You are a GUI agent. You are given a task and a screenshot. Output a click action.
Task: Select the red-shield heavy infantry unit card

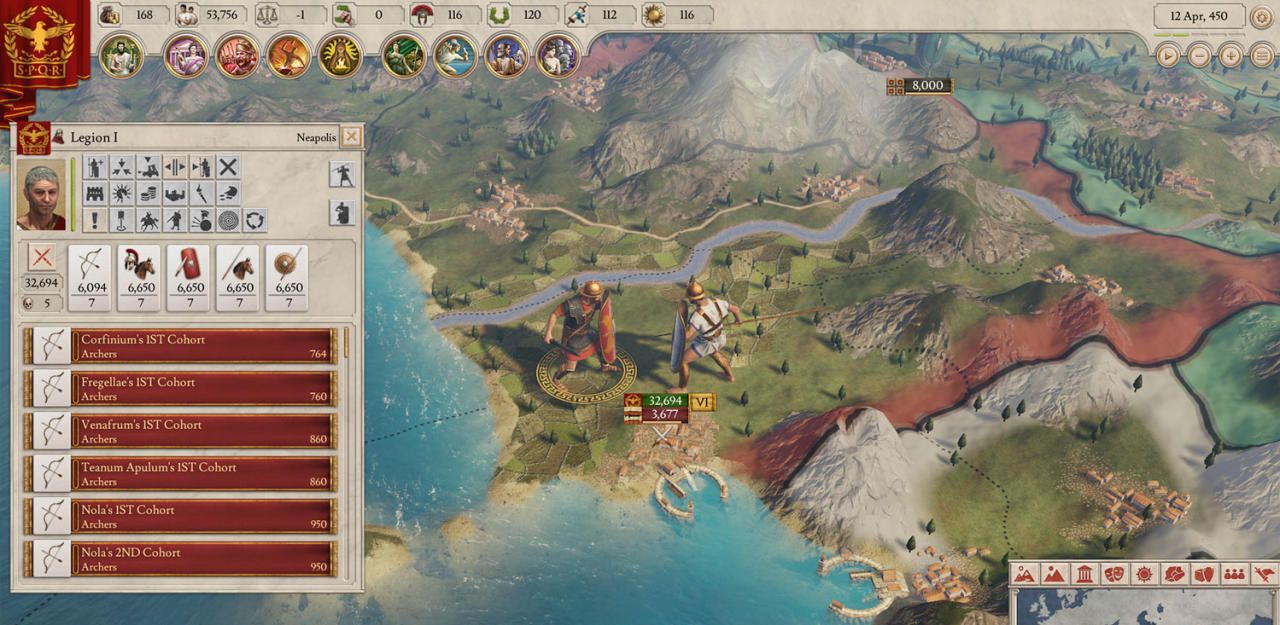[x=189, y=277]
